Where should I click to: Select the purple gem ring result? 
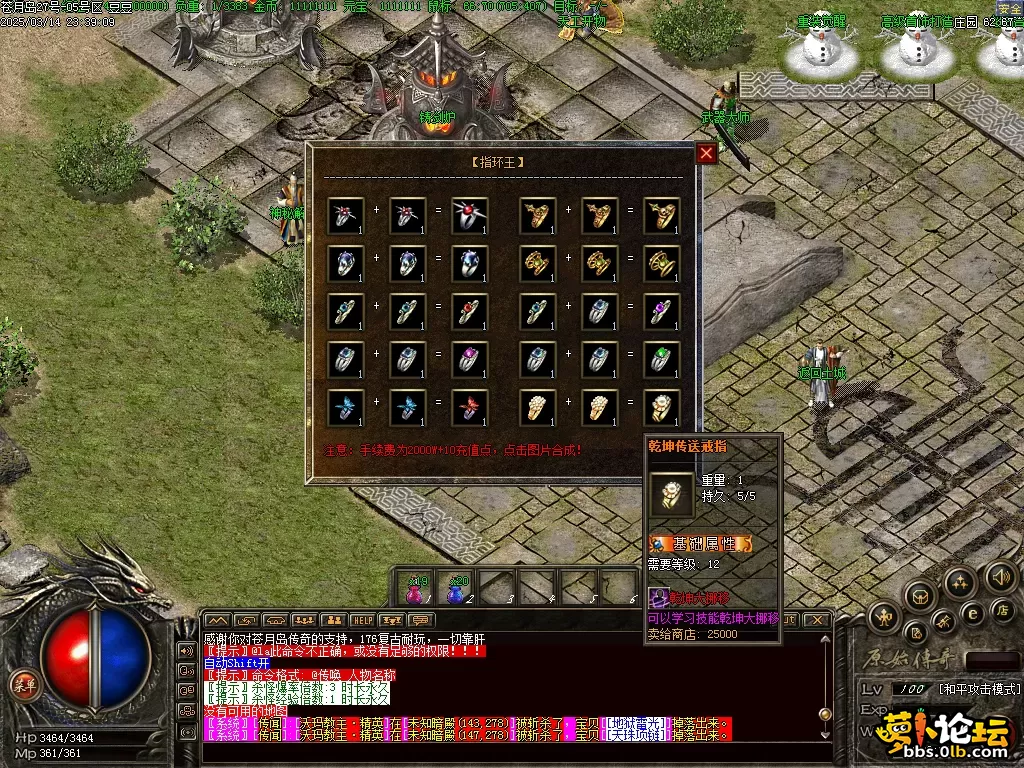[x=661, y=312]
